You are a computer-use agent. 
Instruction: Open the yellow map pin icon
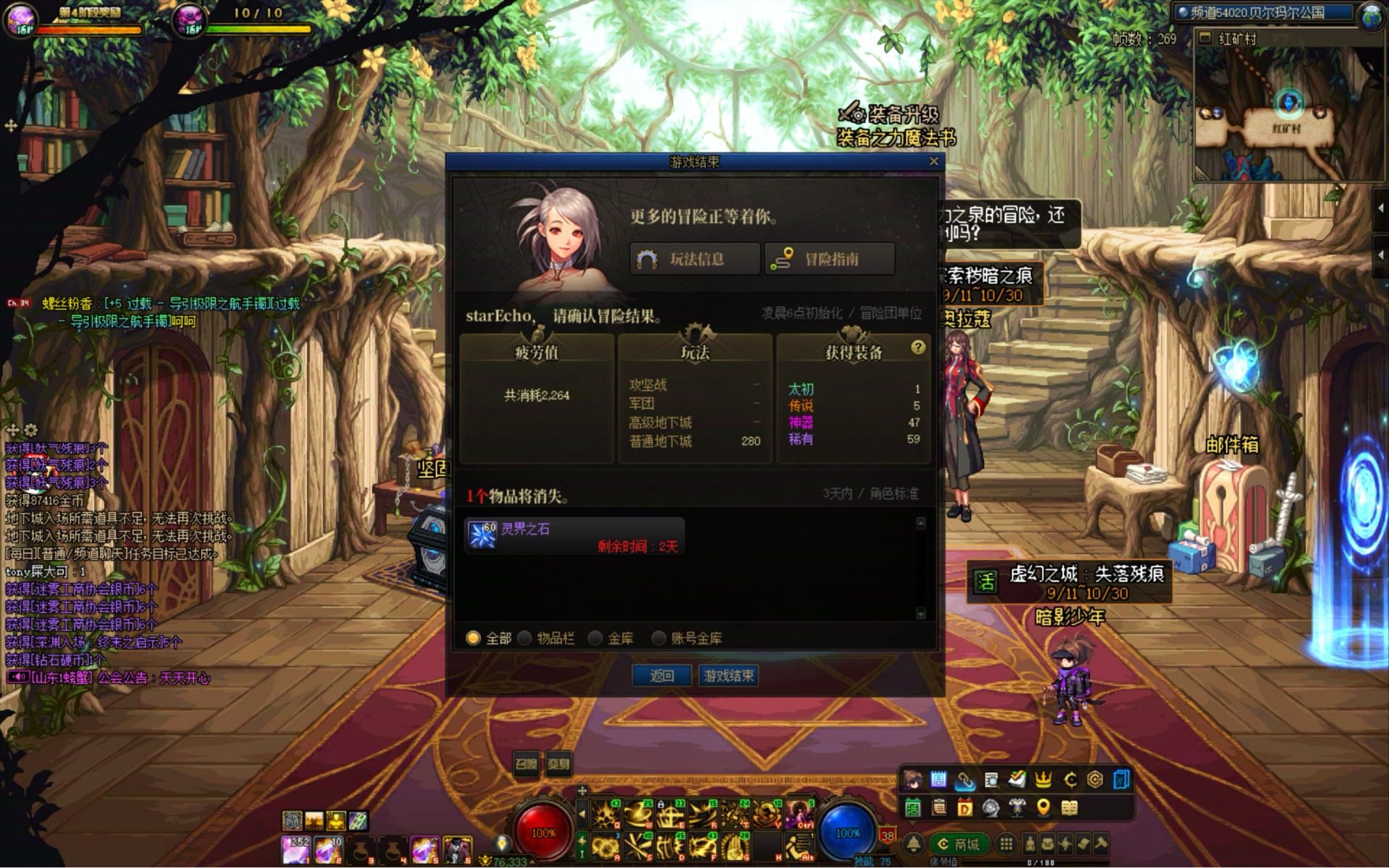[1042, 807]
